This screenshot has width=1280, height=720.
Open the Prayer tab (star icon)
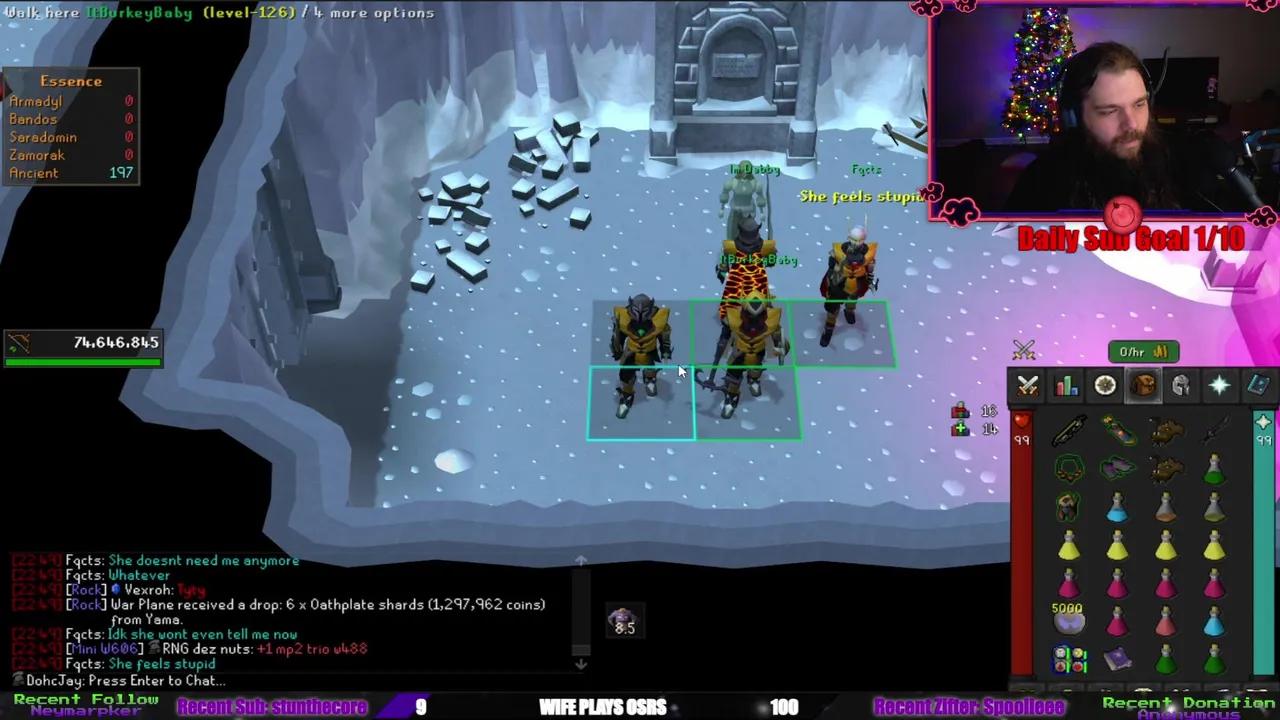1219,386
